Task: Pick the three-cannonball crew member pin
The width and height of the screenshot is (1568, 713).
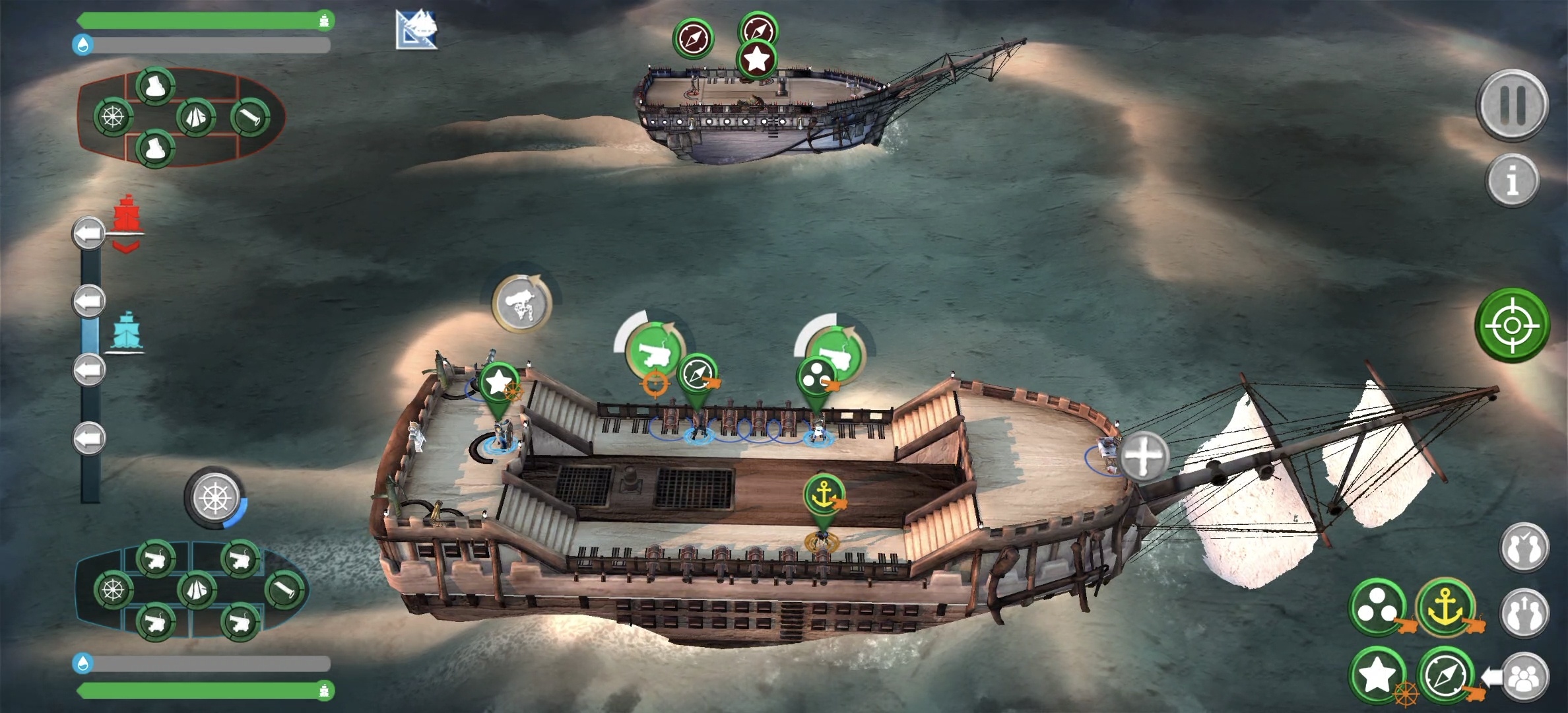Action: click(816, 378)
